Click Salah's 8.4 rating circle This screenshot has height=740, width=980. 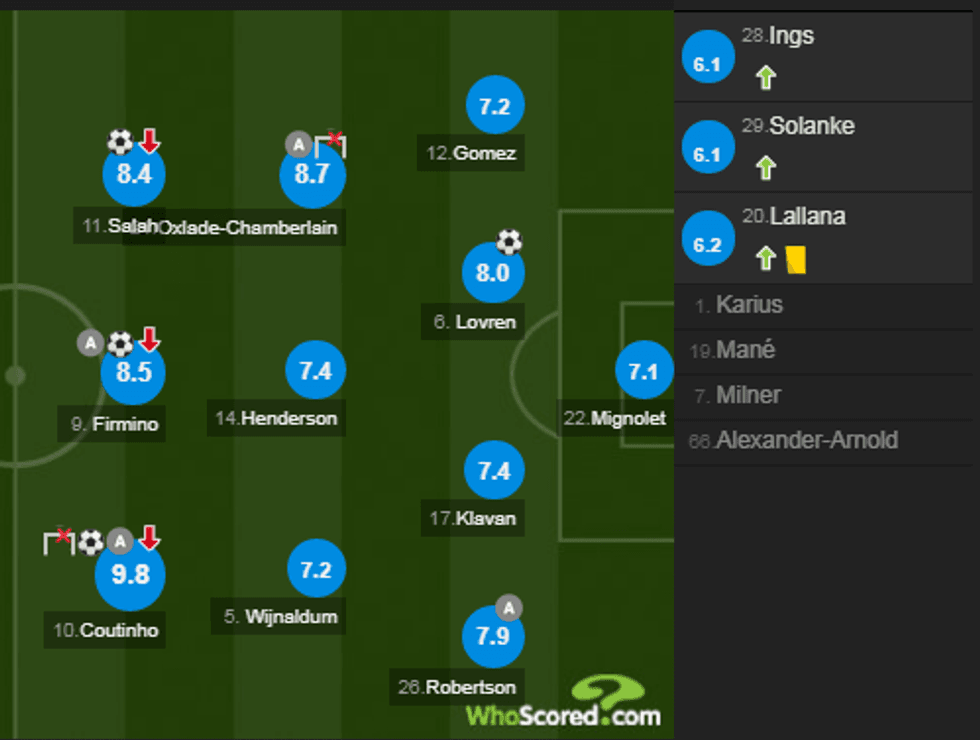134,174
